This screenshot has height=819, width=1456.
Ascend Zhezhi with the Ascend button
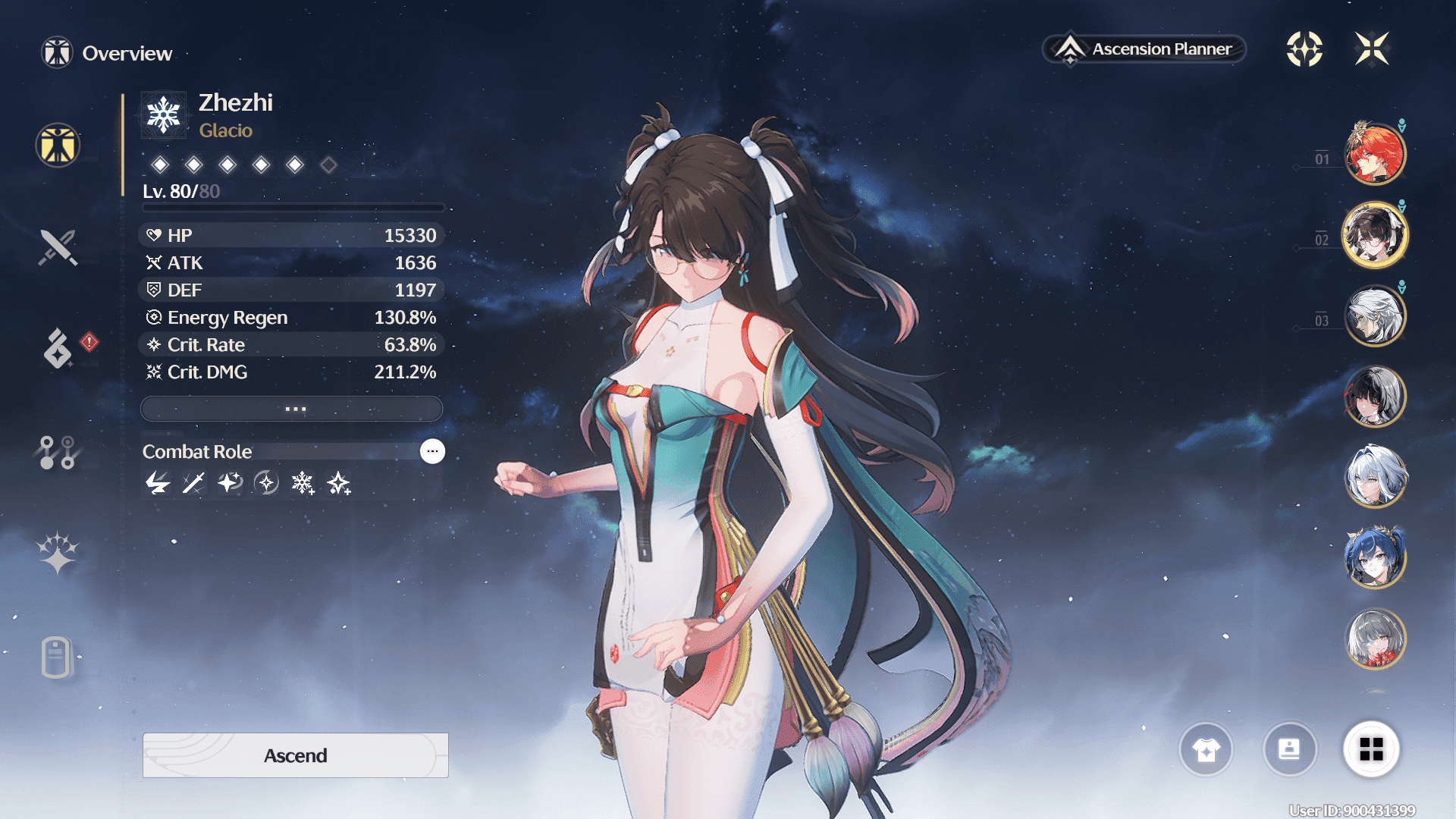point(295,755)
